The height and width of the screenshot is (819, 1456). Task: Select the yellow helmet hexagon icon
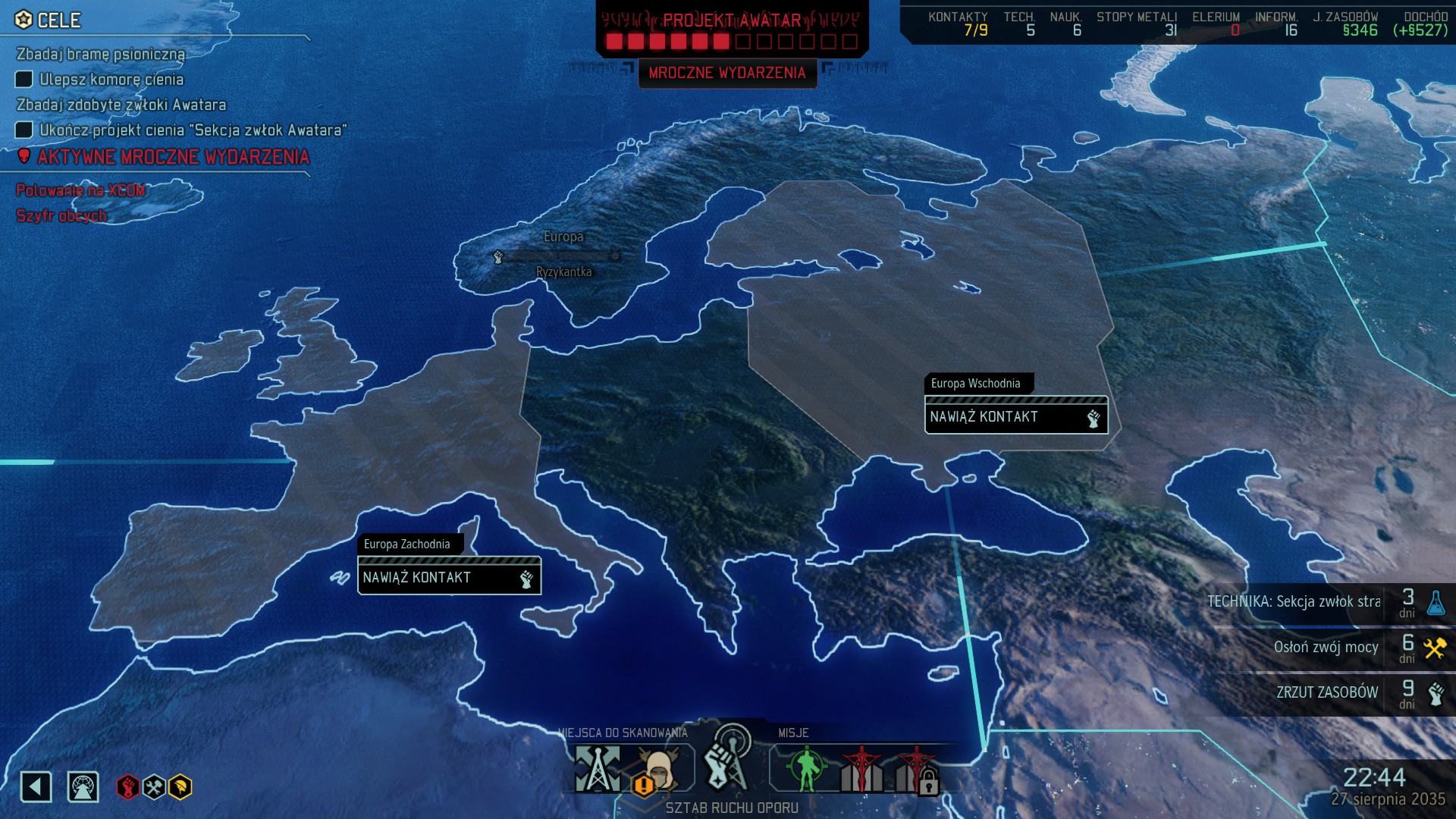coord(180,787)
